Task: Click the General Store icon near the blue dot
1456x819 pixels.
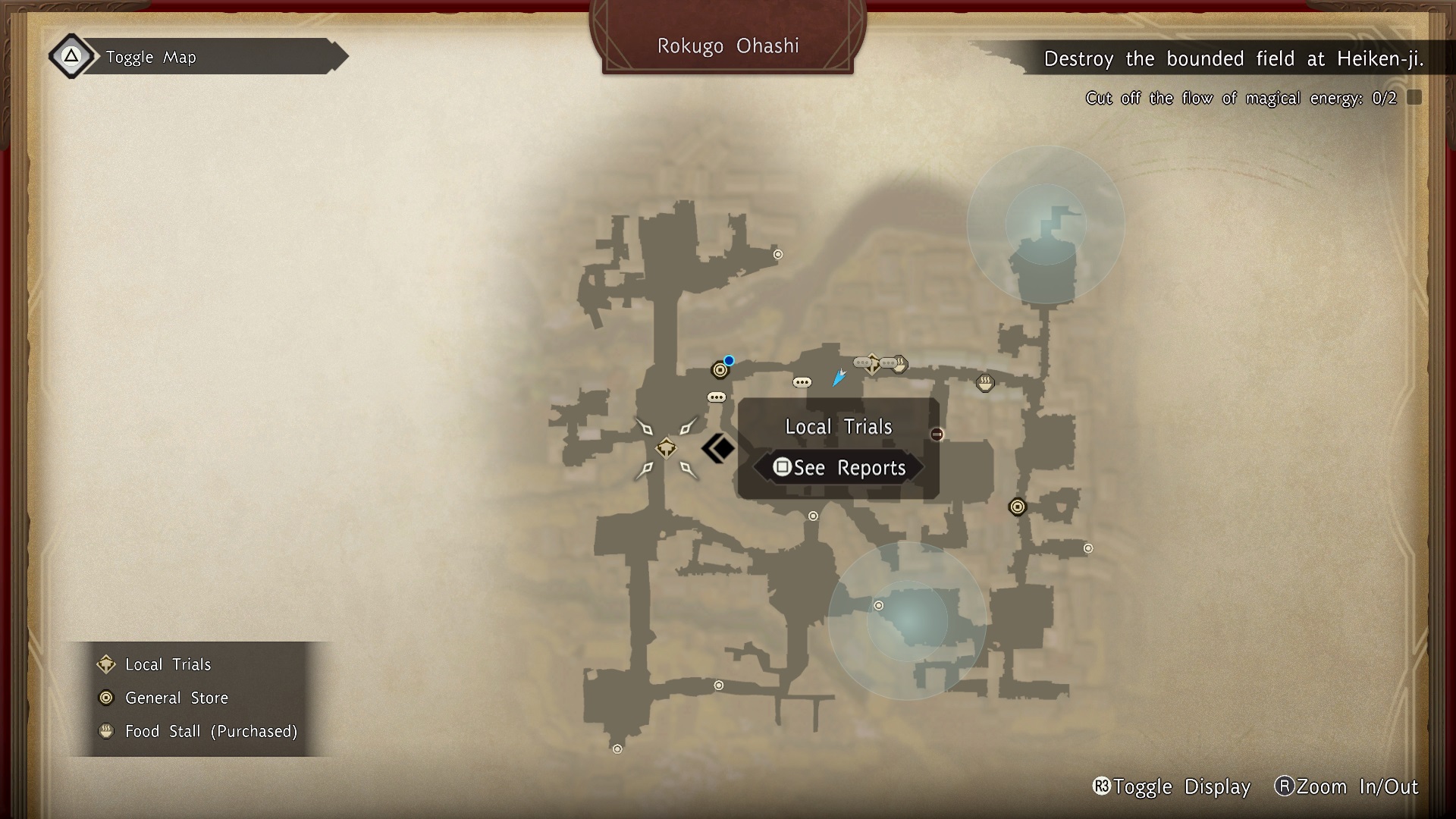Action: 719,370
